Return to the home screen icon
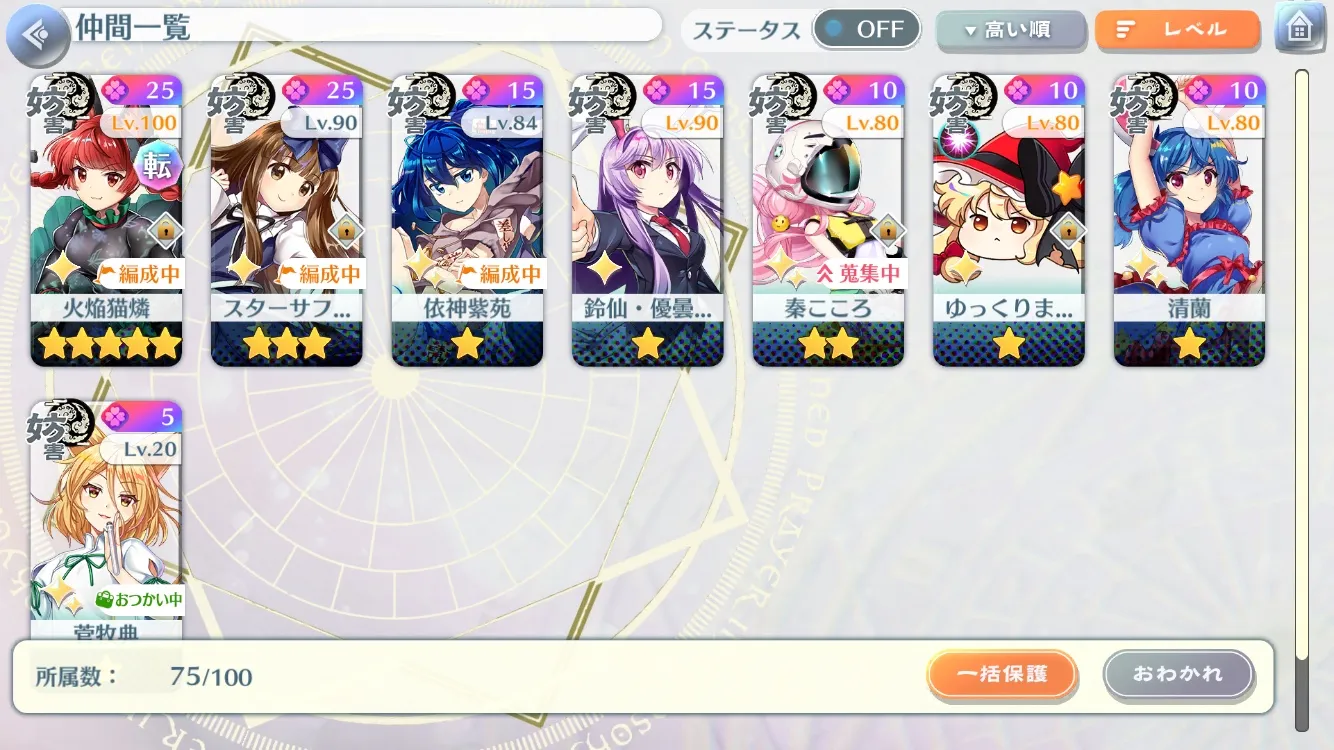Screen dimensions: 1334x750 pyautogui.click(x=1299, y=29)
